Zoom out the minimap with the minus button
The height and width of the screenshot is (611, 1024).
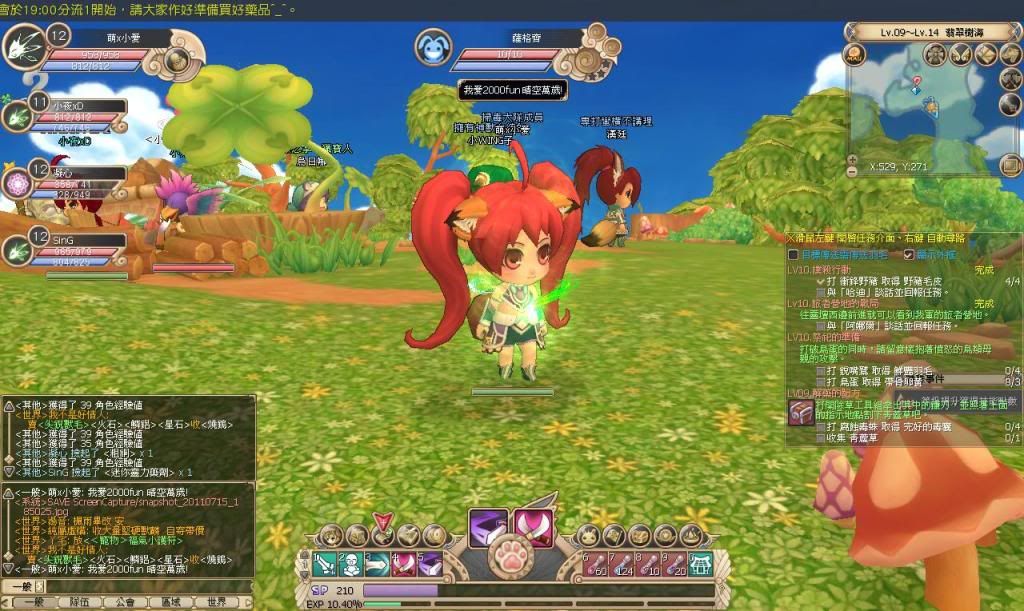coord(852,173)
